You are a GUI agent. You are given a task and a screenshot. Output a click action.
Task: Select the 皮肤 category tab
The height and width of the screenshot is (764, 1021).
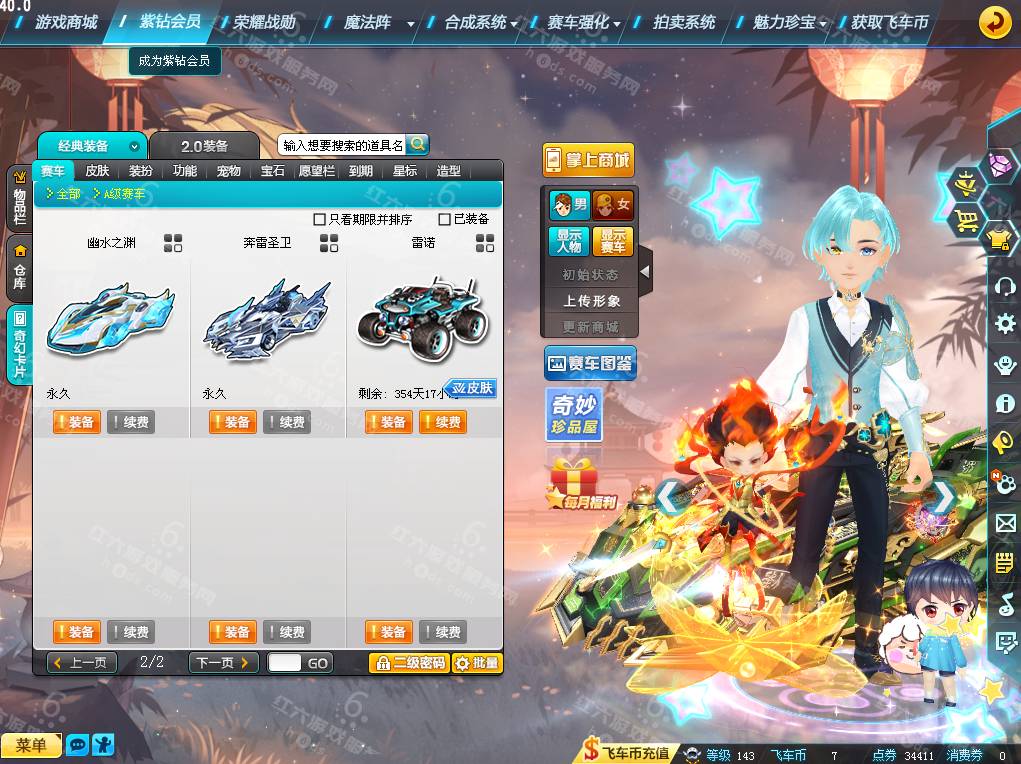click(x=97, y=171)
